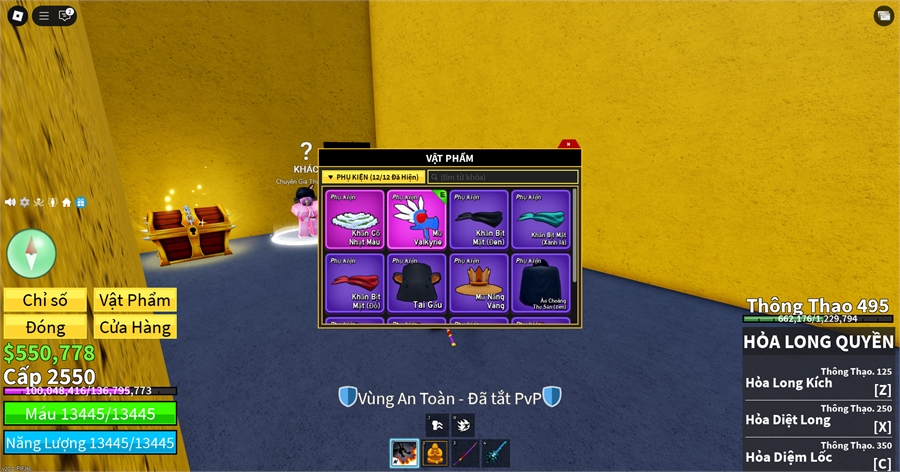Toggle sound with the speaker icon
Screen dimensions: 900x472
10,202
